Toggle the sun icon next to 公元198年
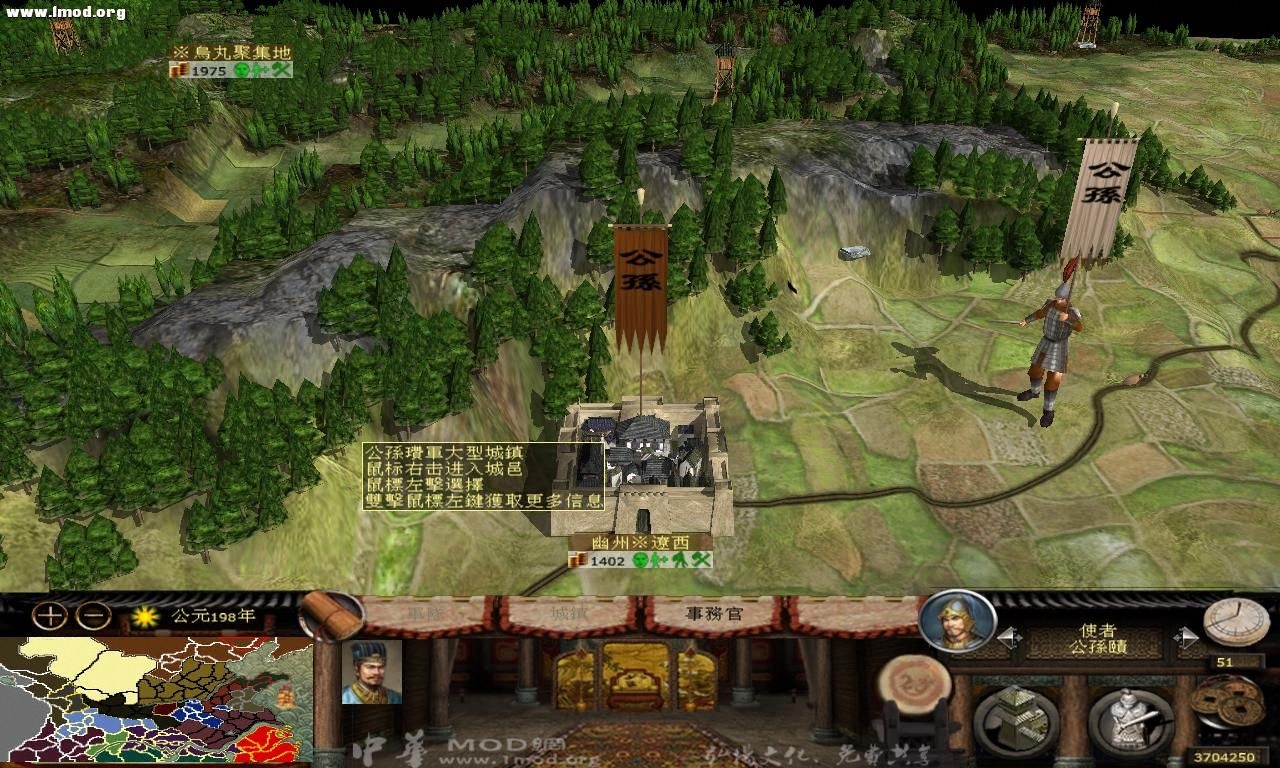Image resolution: width=1280 pixels, height=768 pixels. click(x=145, y=619)
